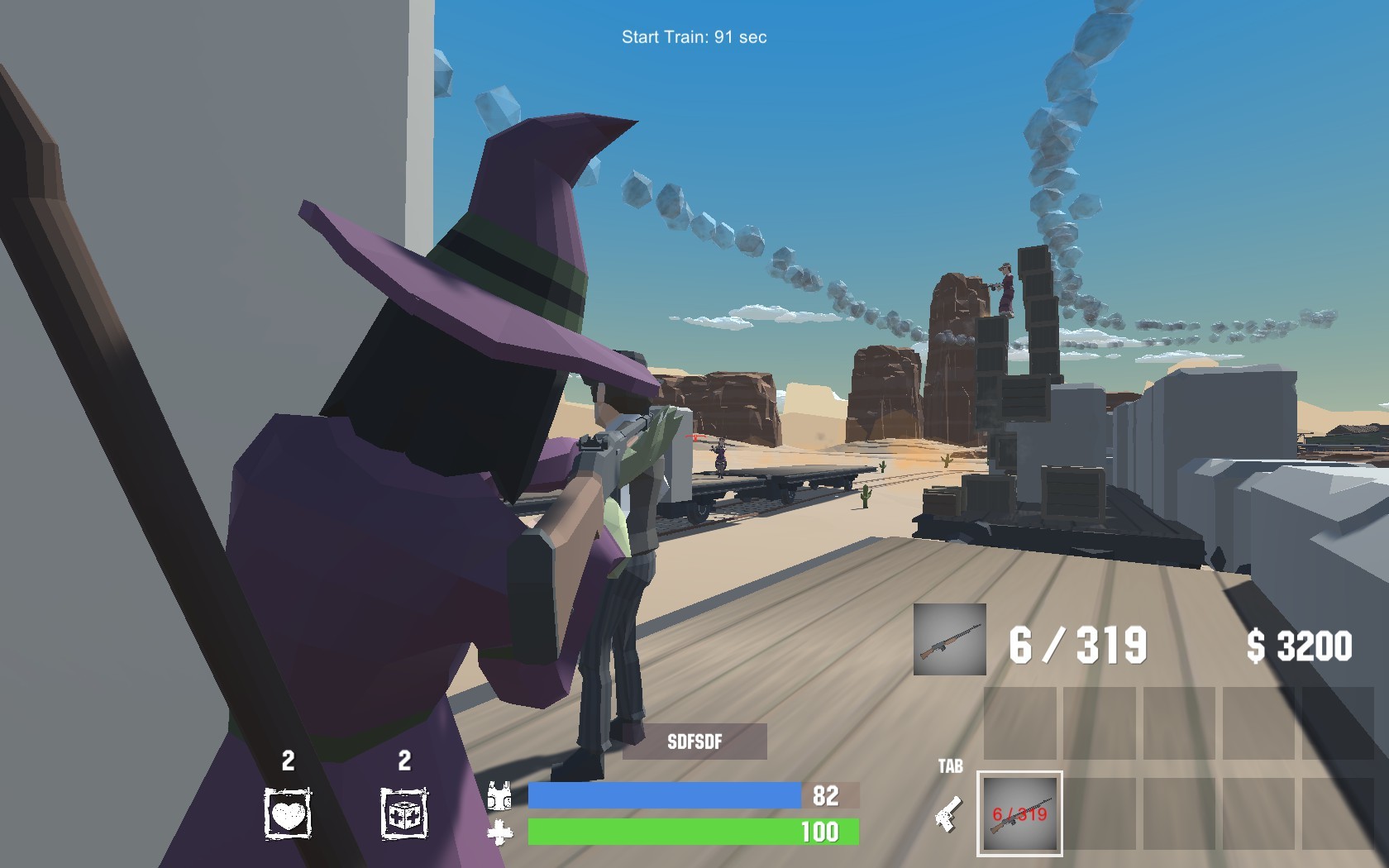The height and width of the screenshot is (868, 1389).
Task: Select the empty slot right of the equipped rifle
Action: tap(1100, 814)
